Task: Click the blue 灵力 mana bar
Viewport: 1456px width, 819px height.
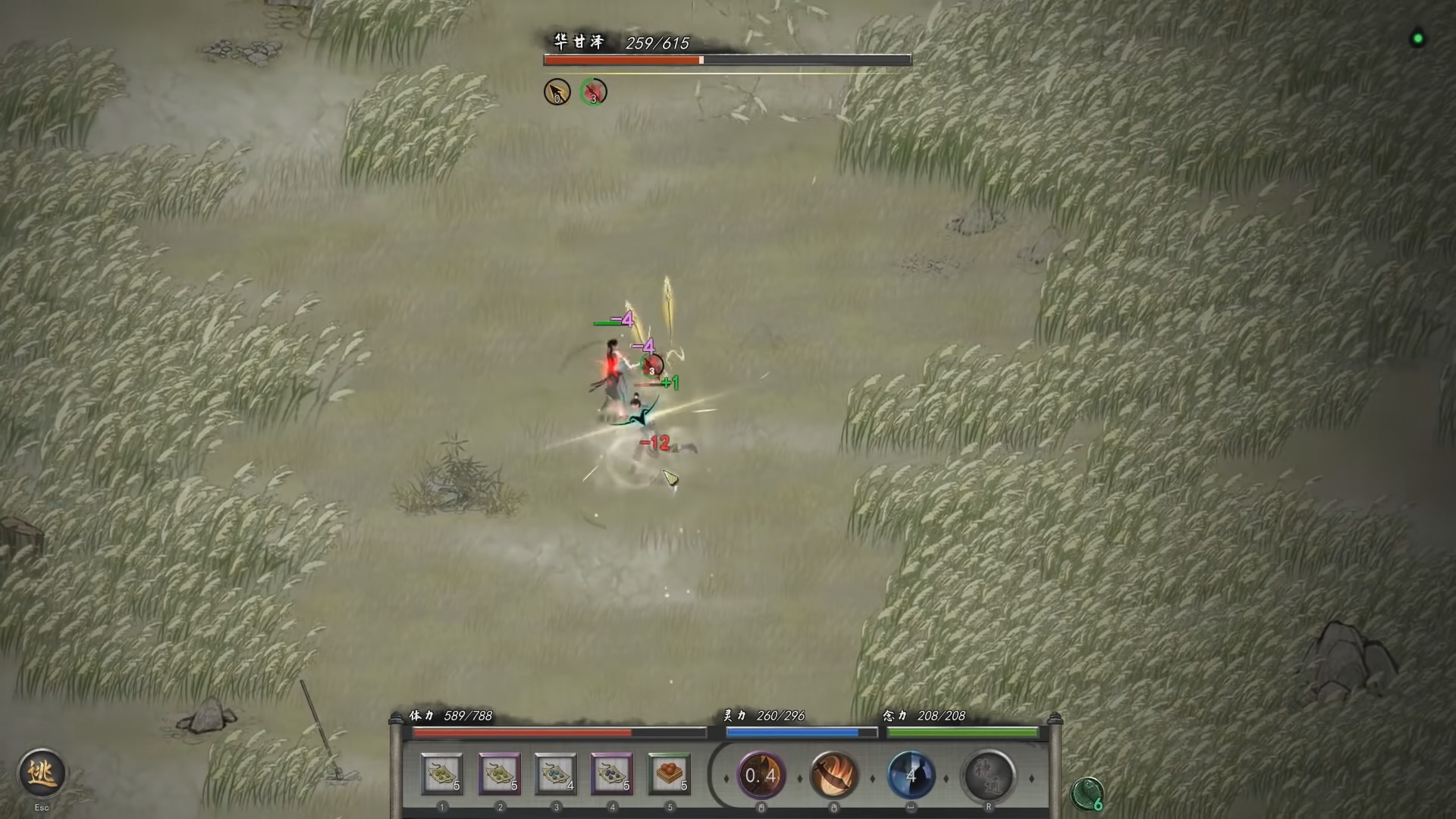Action: coord(799,733)
